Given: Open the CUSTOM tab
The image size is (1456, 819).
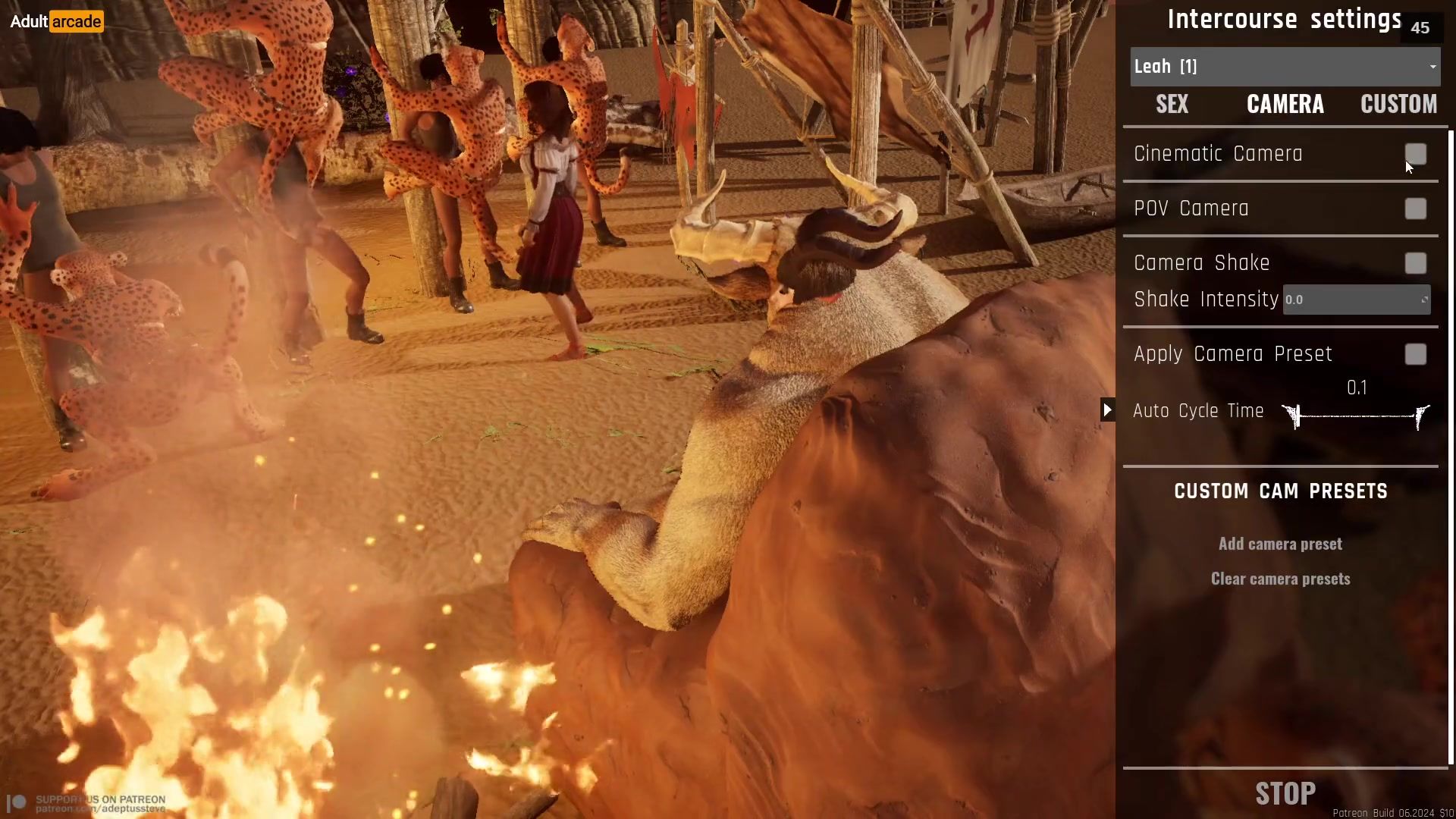Looking at the screenshot, I should [x=1398, y=104].
